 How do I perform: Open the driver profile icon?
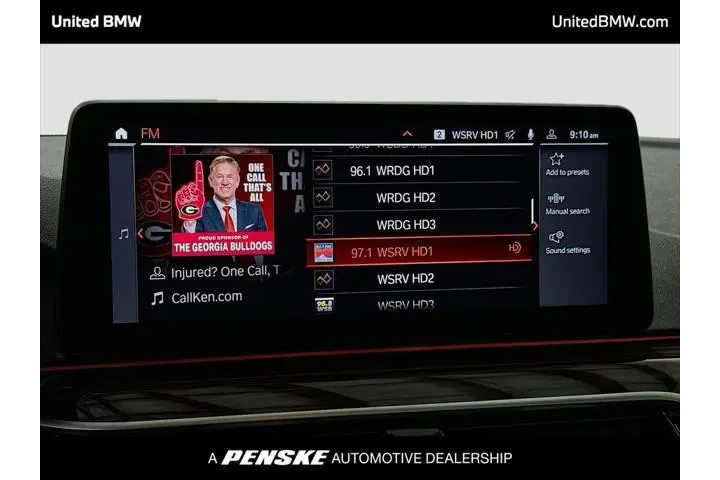[x=551, y=134]
